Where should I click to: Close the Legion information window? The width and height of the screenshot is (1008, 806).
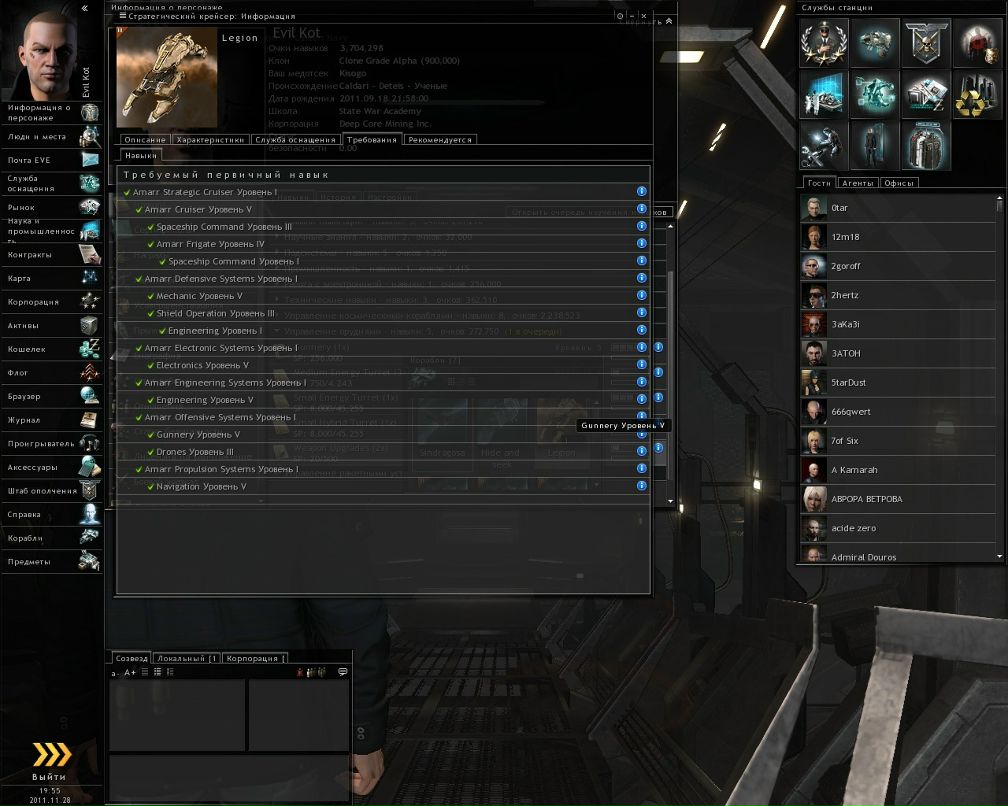[644, 16]
